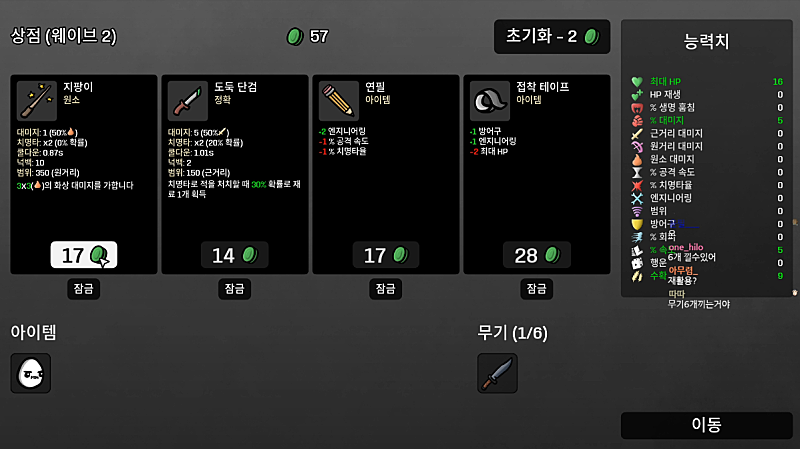The image size is (800, 449).
Task: Lock the 접착 테이프 shop card
Action: pos(537,288)
